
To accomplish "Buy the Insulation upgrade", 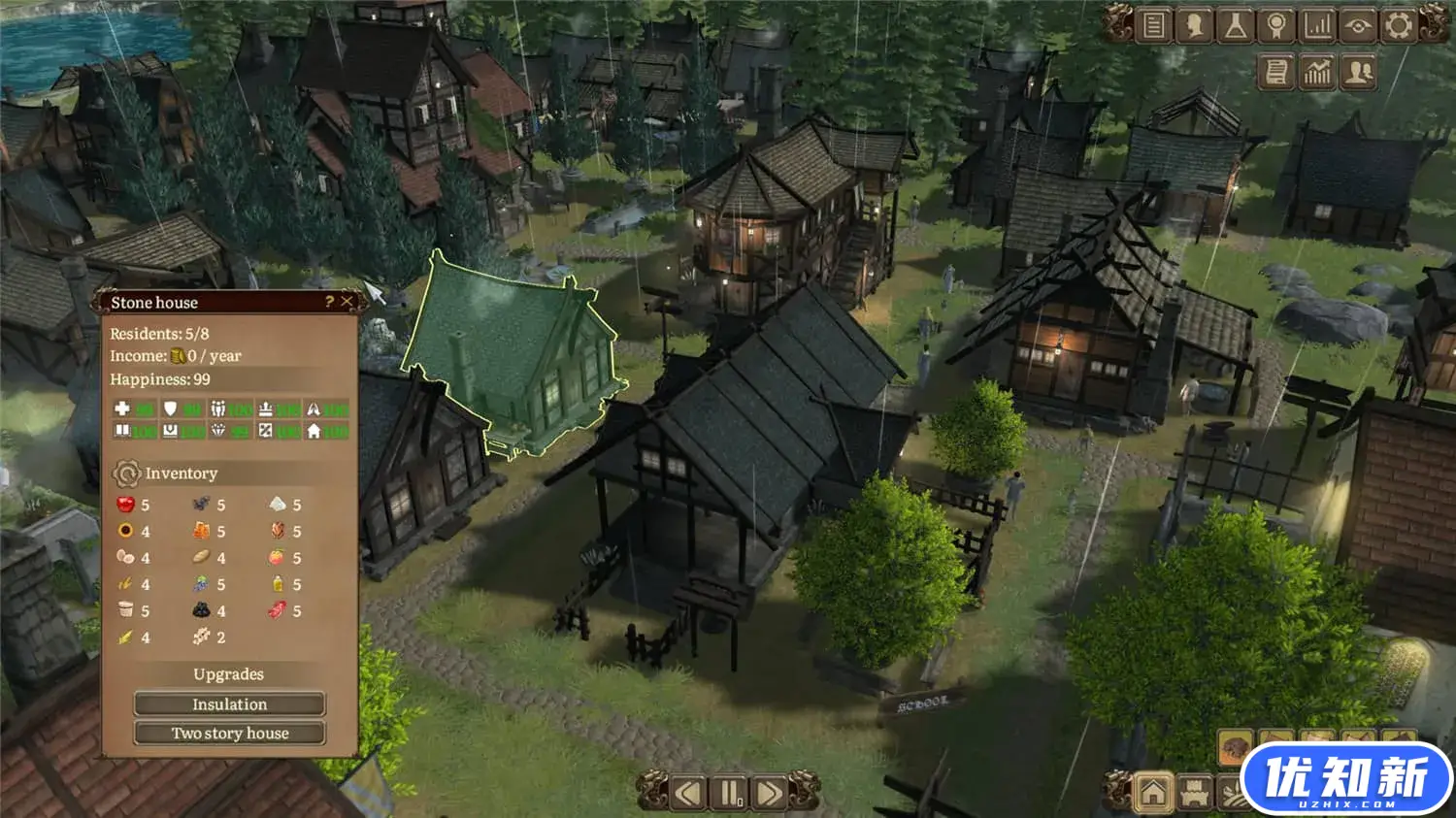I will click(x=229, y=703).
